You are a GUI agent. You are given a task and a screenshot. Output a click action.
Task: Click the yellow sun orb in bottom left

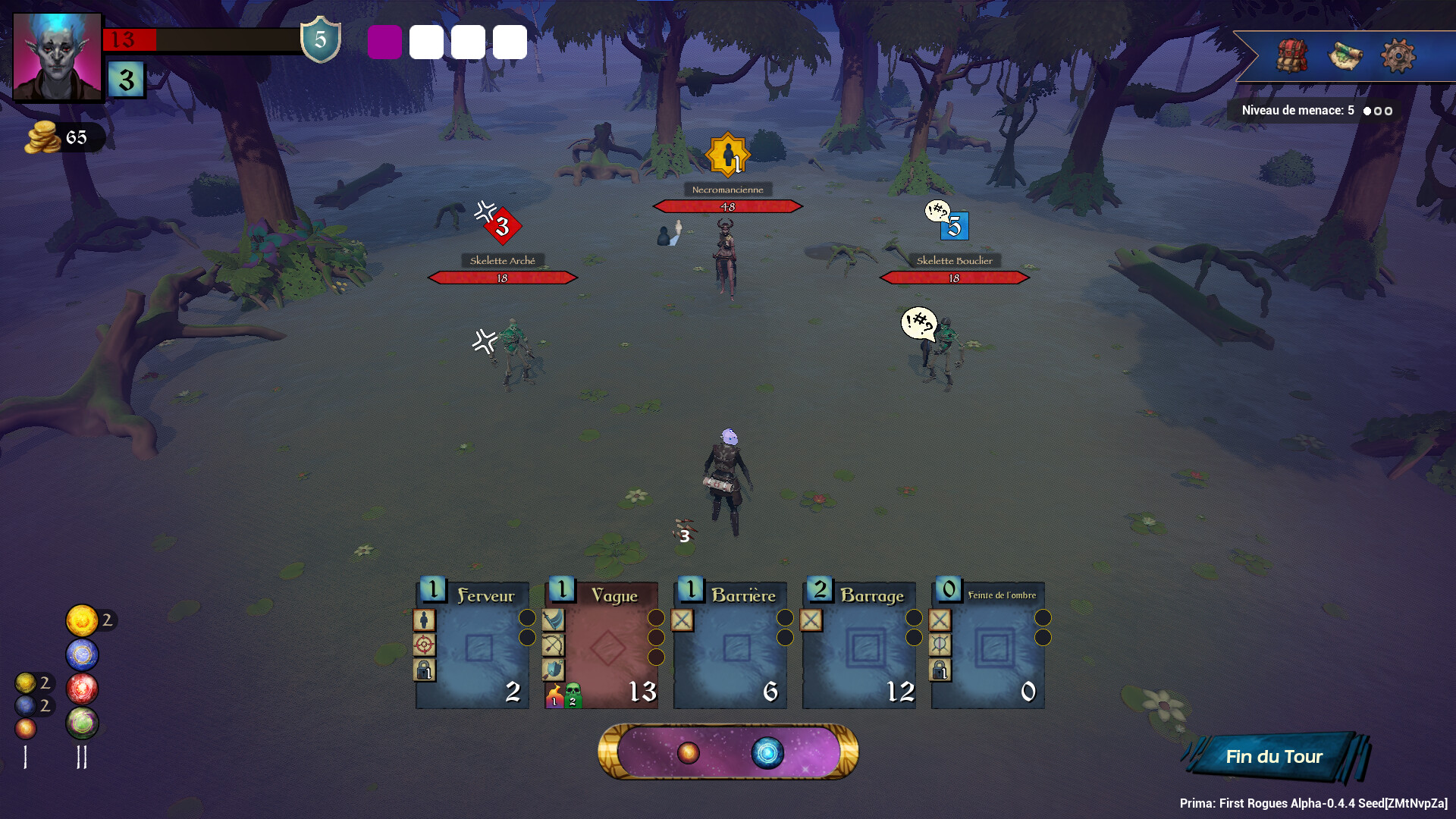tap(82, 620)
